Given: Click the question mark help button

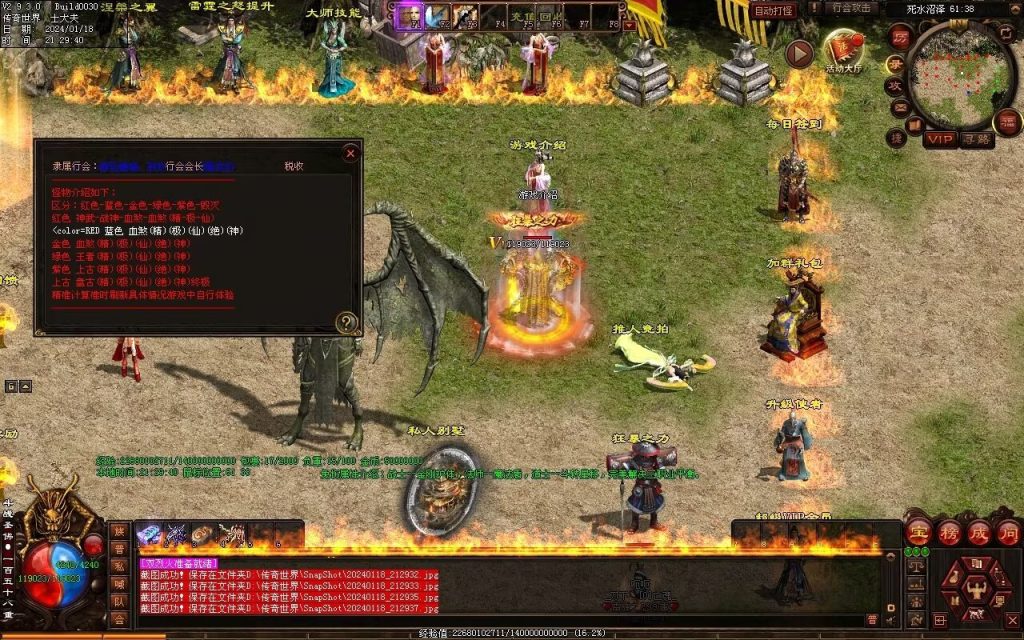Looking at the screenshot, I should pyautogui.click(x=346, y=322).
